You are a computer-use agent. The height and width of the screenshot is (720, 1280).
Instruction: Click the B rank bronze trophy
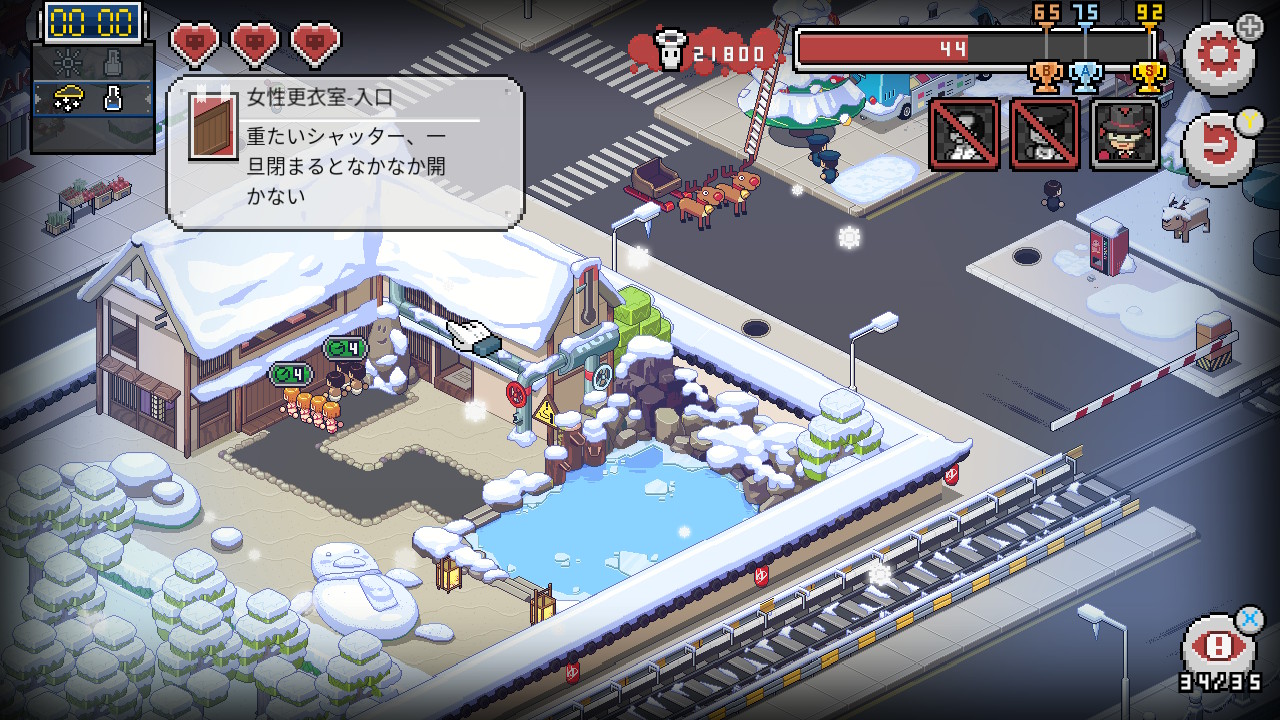(1045, 76)
